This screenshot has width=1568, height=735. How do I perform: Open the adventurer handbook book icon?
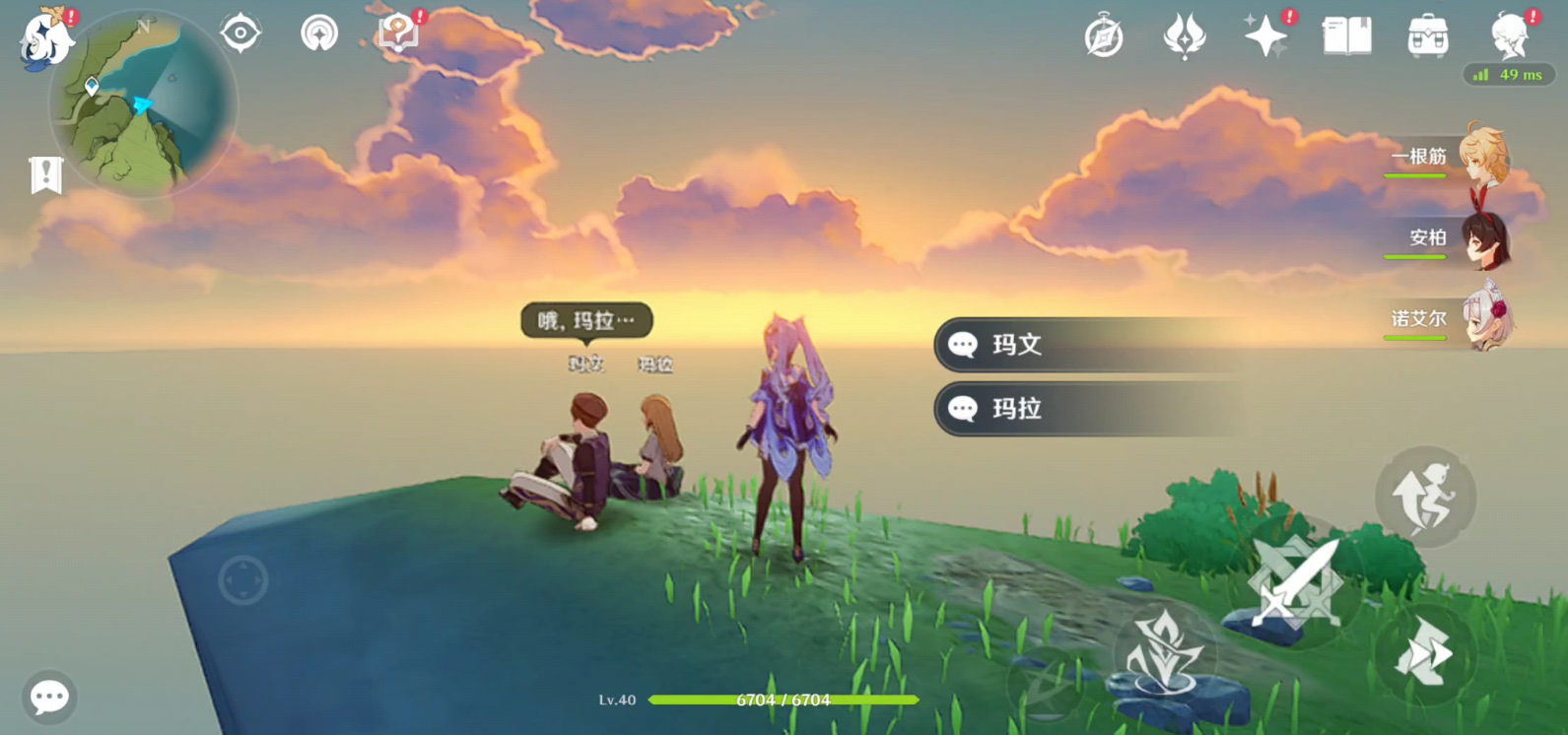(1346, 37)
